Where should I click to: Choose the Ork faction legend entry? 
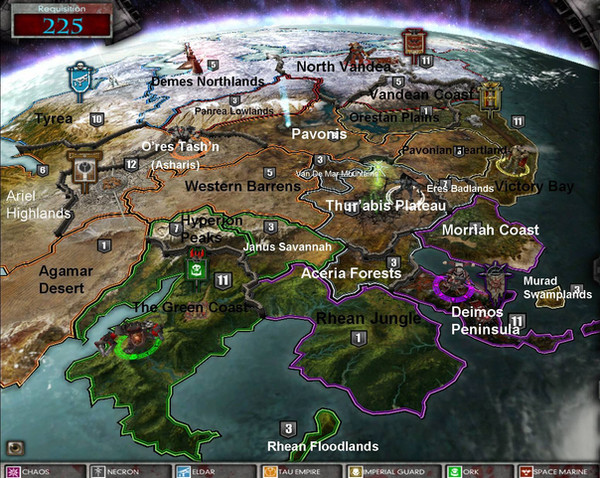(471, 470)
